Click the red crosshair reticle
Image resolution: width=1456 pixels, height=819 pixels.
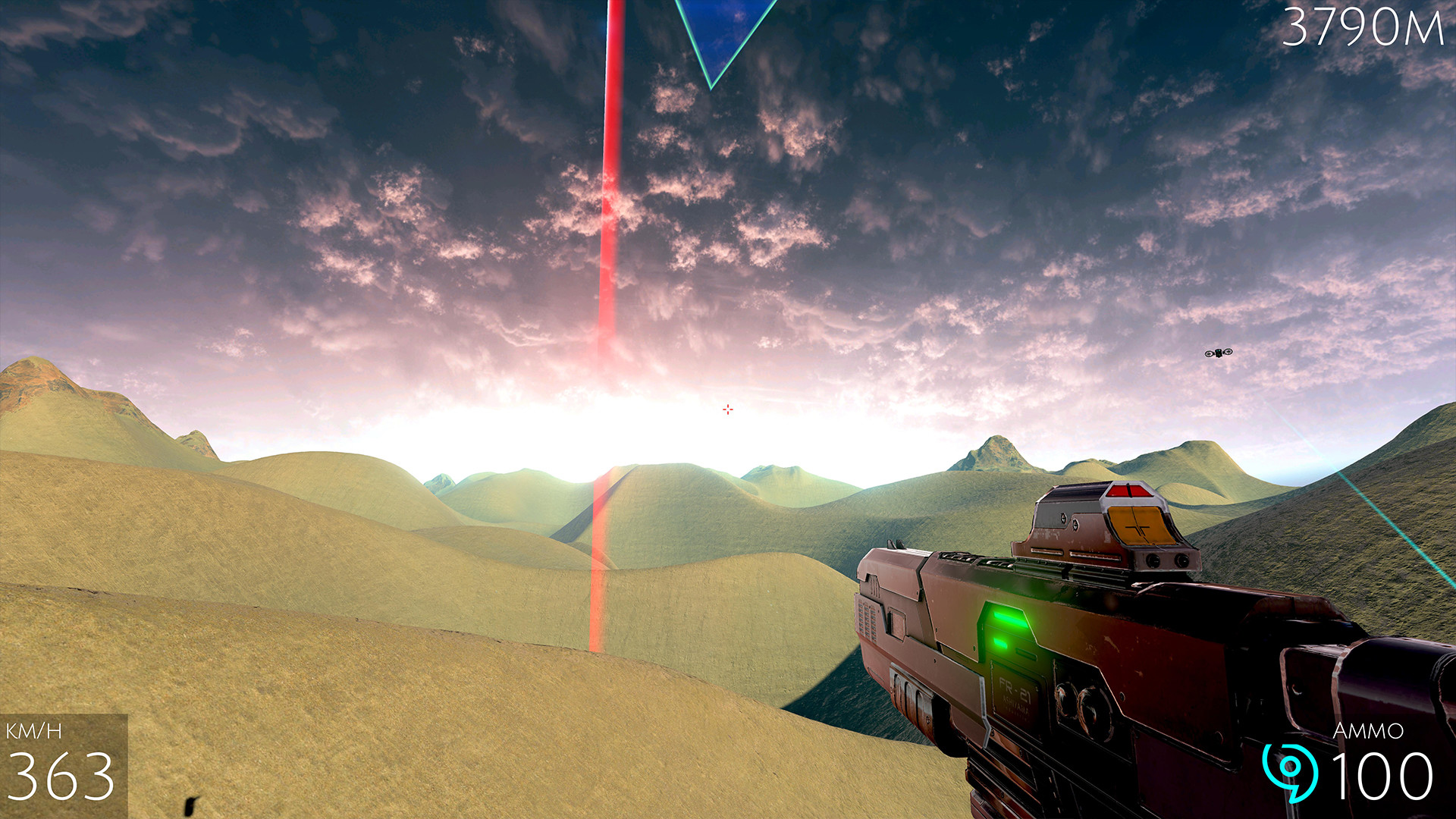(727, 409)
